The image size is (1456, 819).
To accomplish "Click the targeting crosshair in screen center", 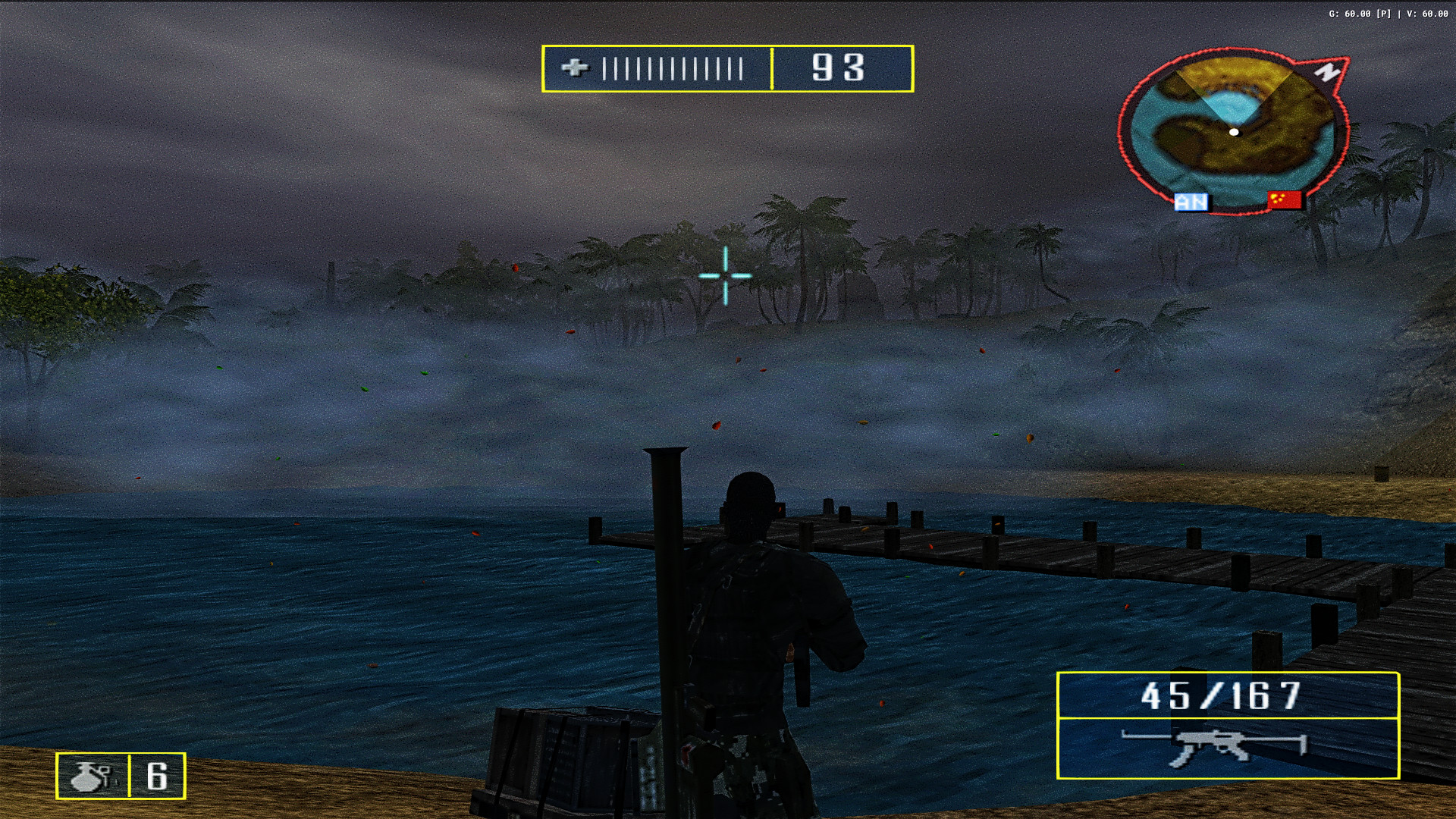I will click(726, 276).
